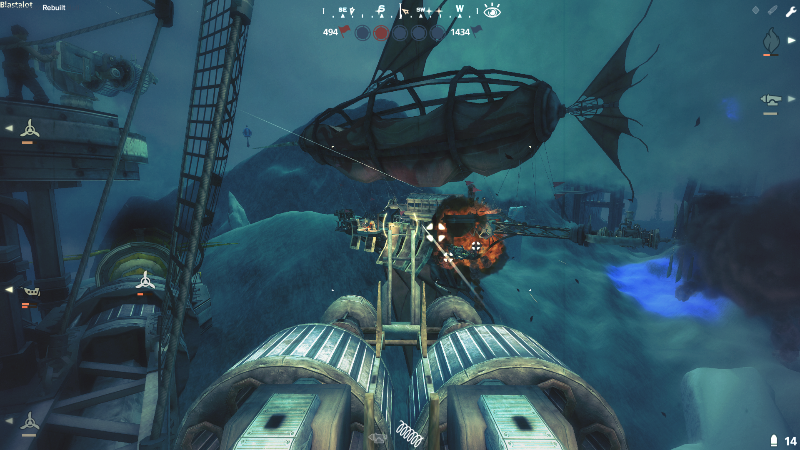Screen dimensions: 800x450
Task: Click the eye spotting icon
Action: (x=491, y=11)
